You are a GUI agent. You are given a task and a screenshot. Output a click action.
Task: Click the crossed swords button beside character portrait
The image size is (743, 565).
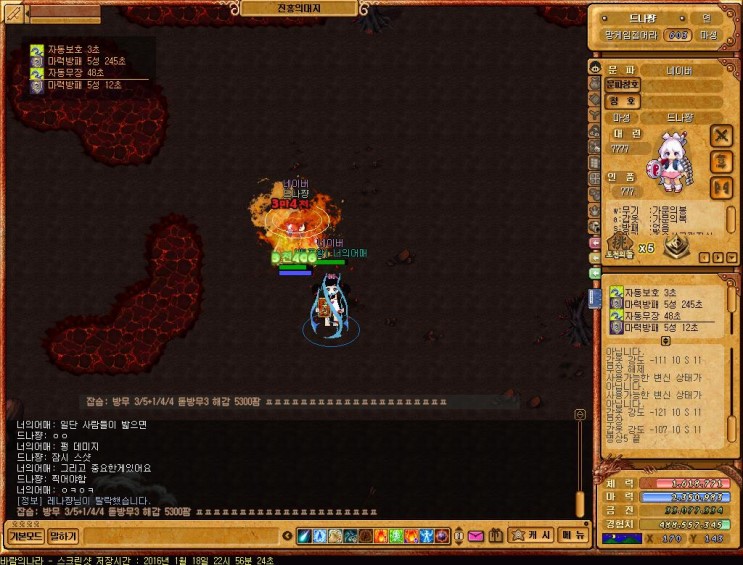coord(720,135)
